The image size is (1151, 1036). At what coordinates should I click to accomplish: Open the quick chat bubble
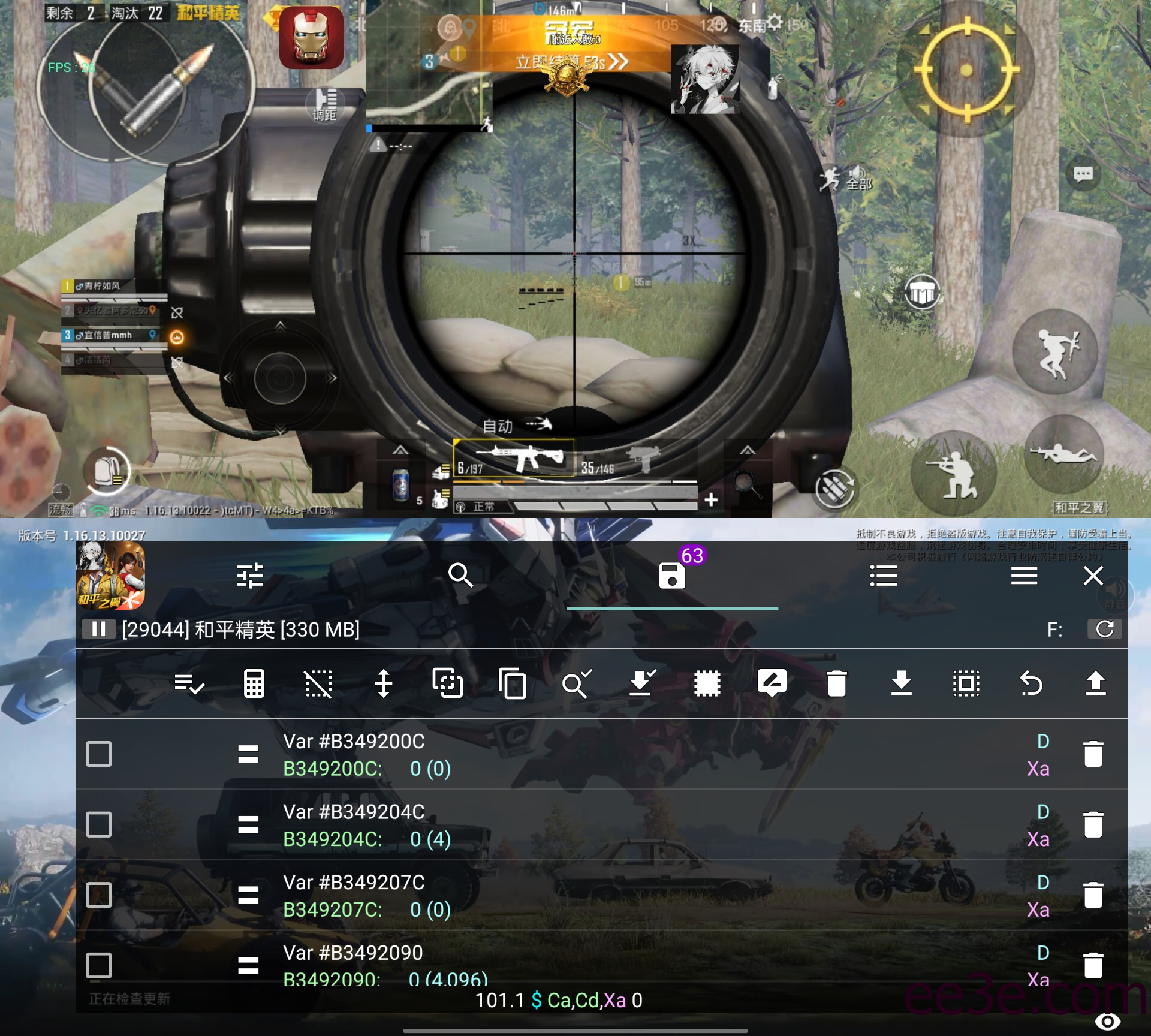pos(1083,174)
